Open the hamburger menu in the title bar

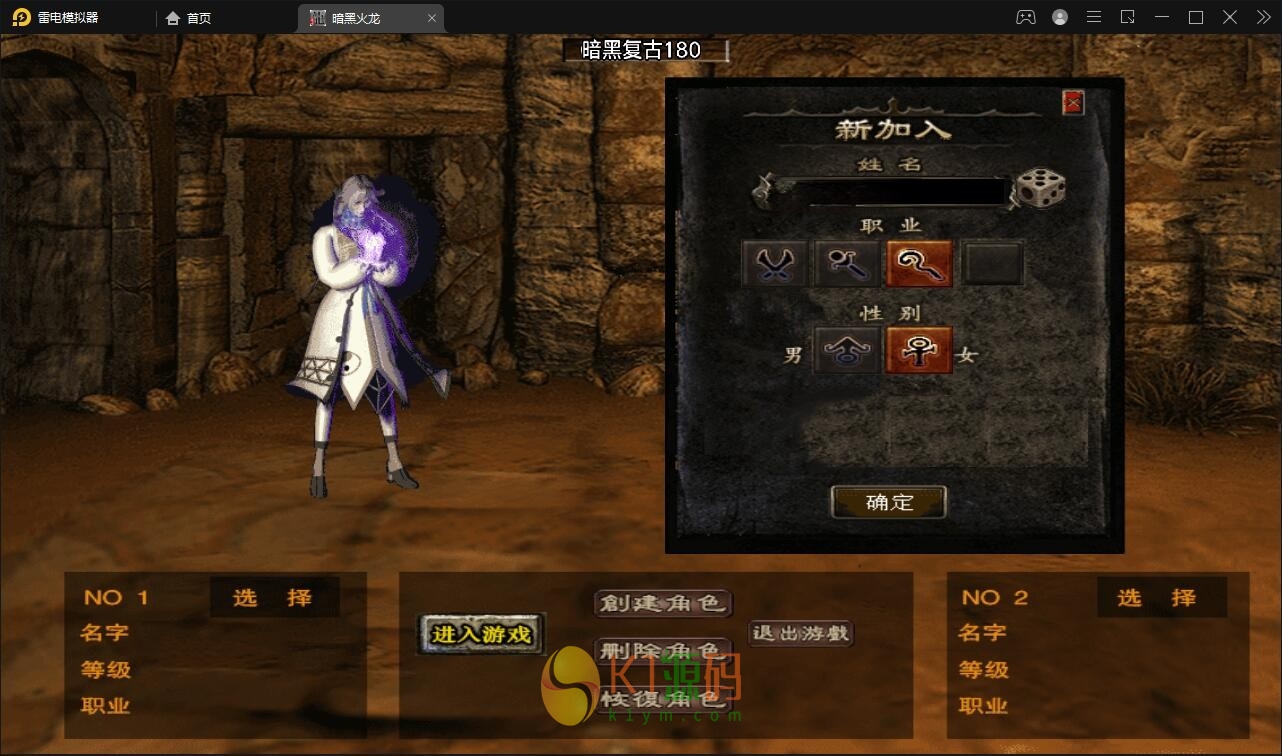click(1093, 17)
